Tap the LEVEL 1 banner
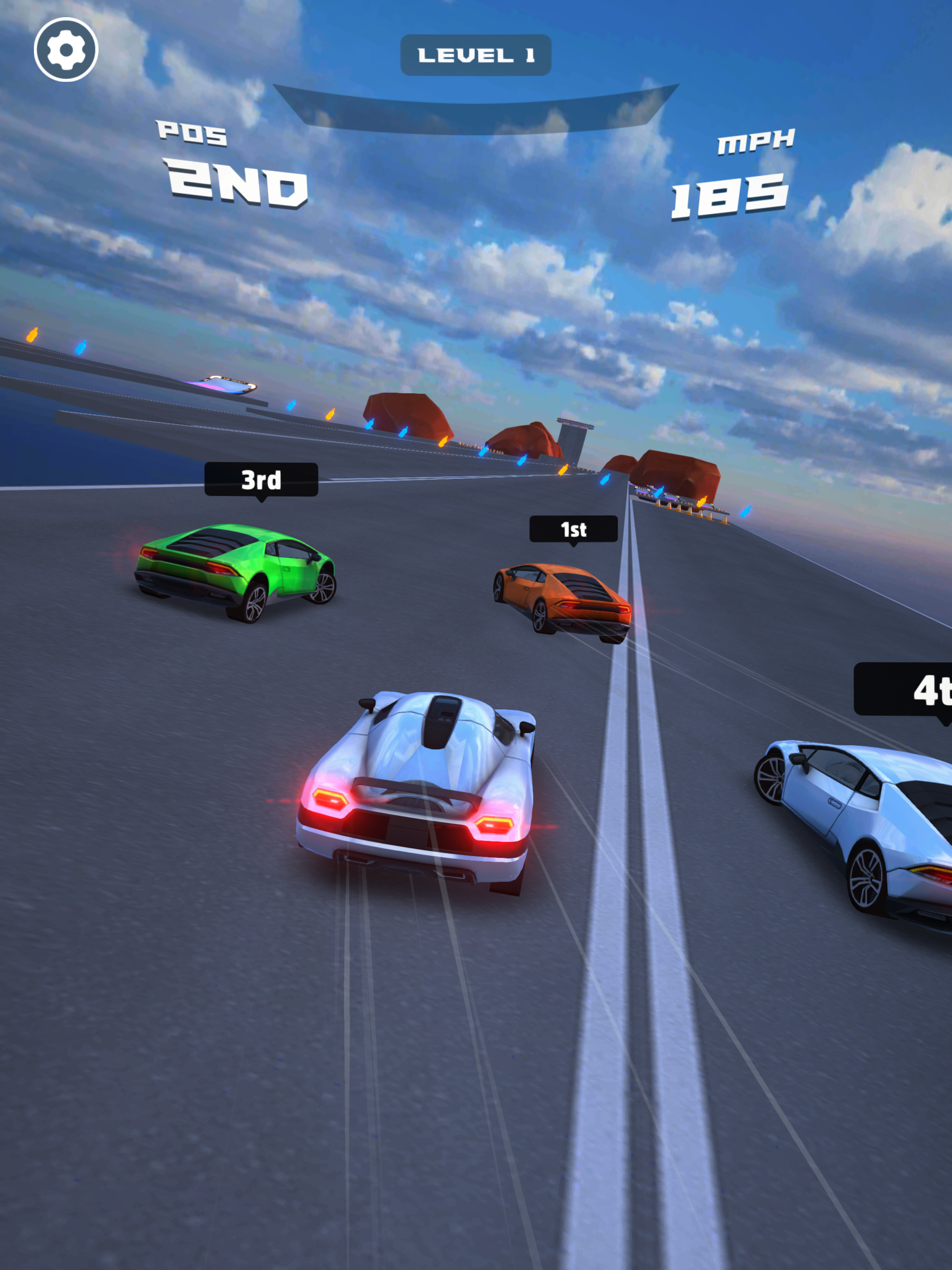Viewport: 952px width, 1270px height. tap(476, 54)
